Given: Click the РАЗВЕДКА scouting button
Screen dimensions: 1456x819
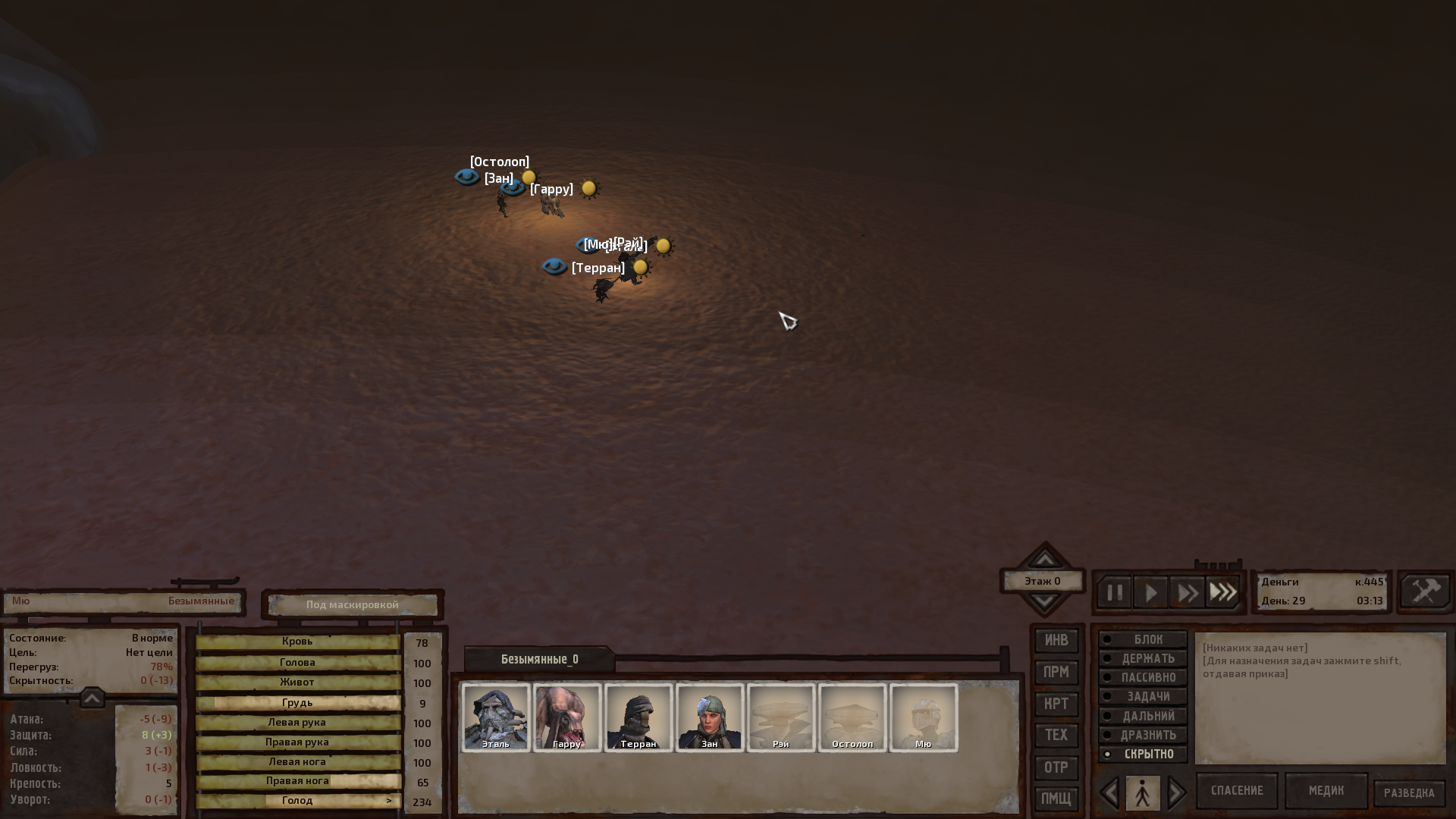Looking at the screenshot, I should coord(1409,793).
